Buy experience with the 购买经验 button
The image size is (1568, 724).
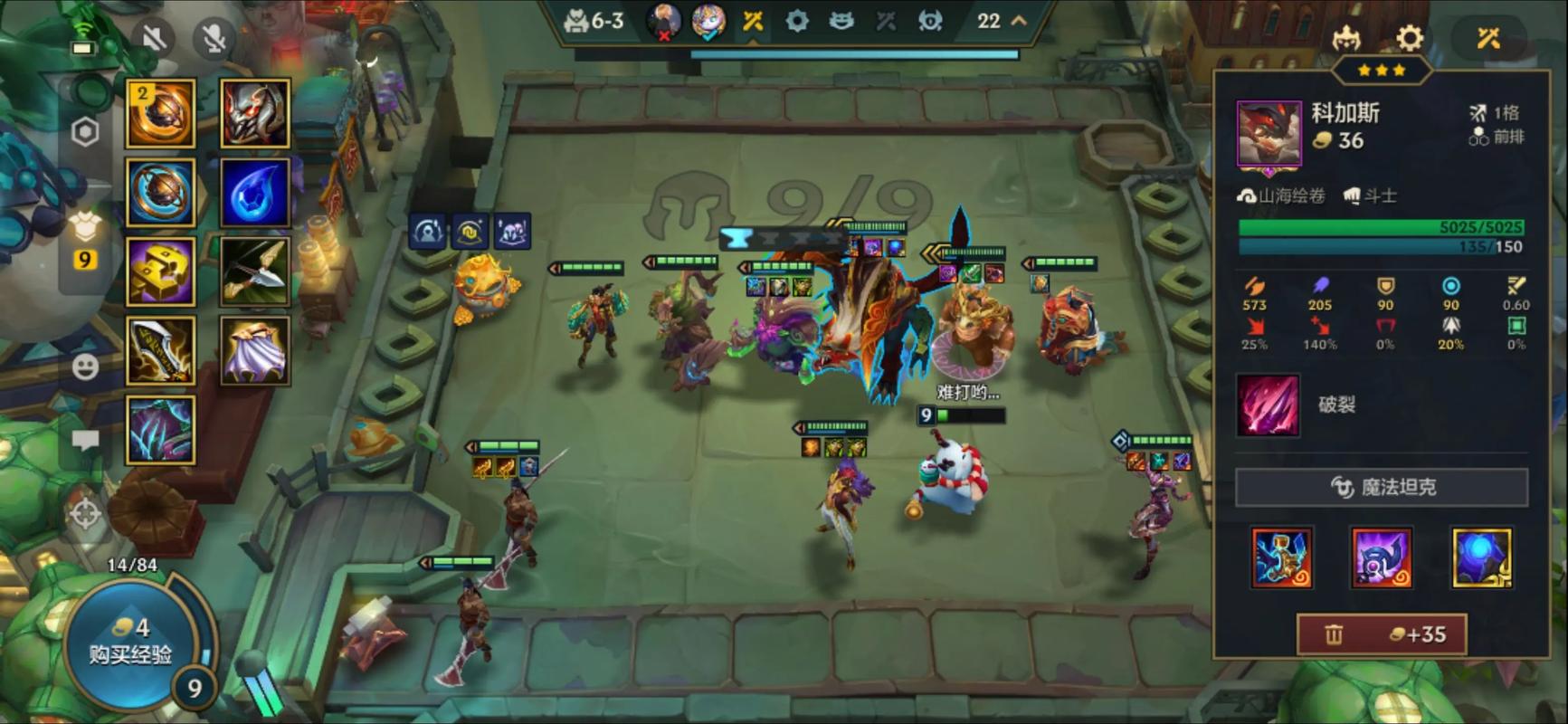(x=129, y=643)
